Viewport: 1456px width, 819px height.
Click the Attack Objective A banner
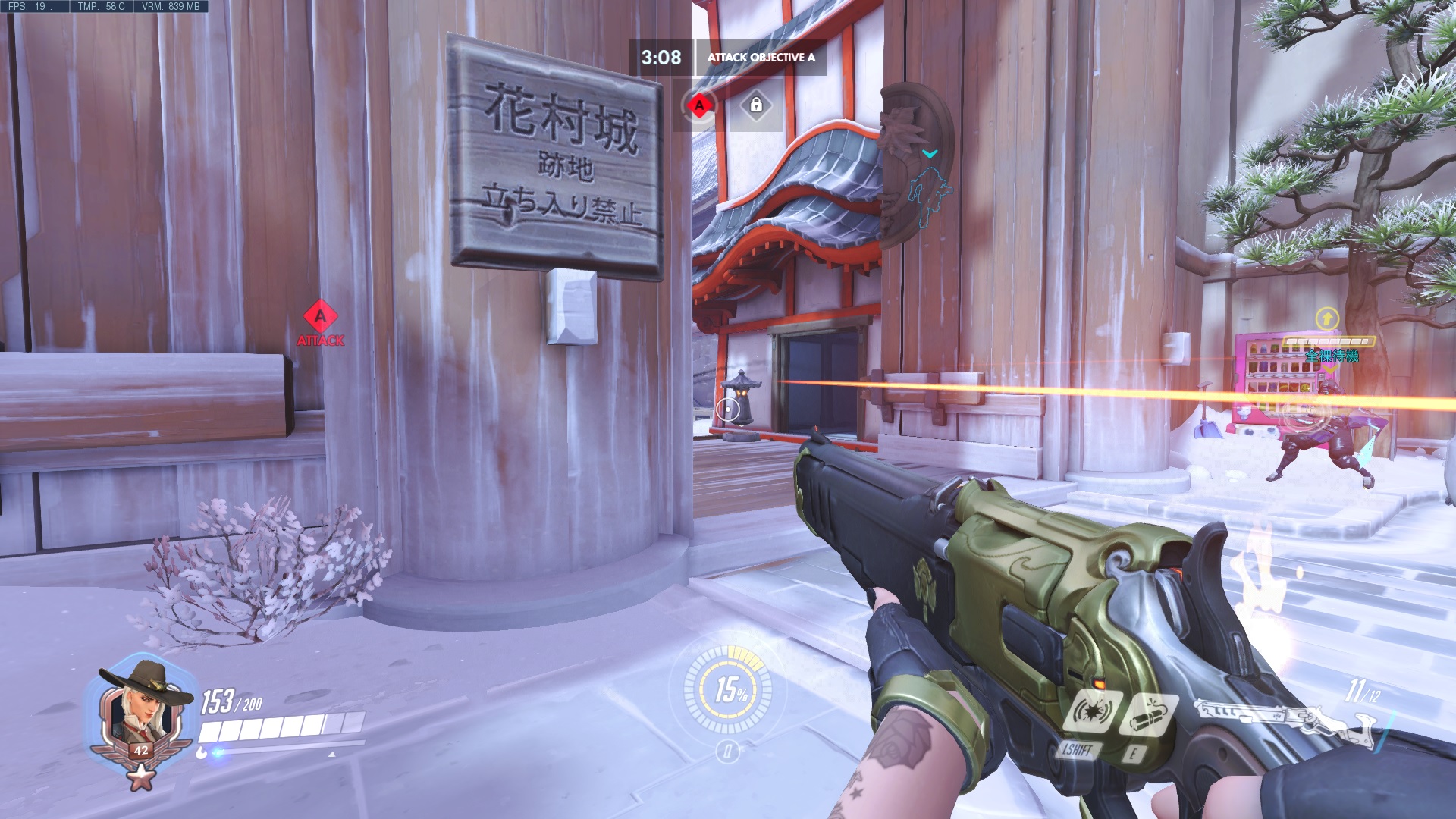[761, 58]
